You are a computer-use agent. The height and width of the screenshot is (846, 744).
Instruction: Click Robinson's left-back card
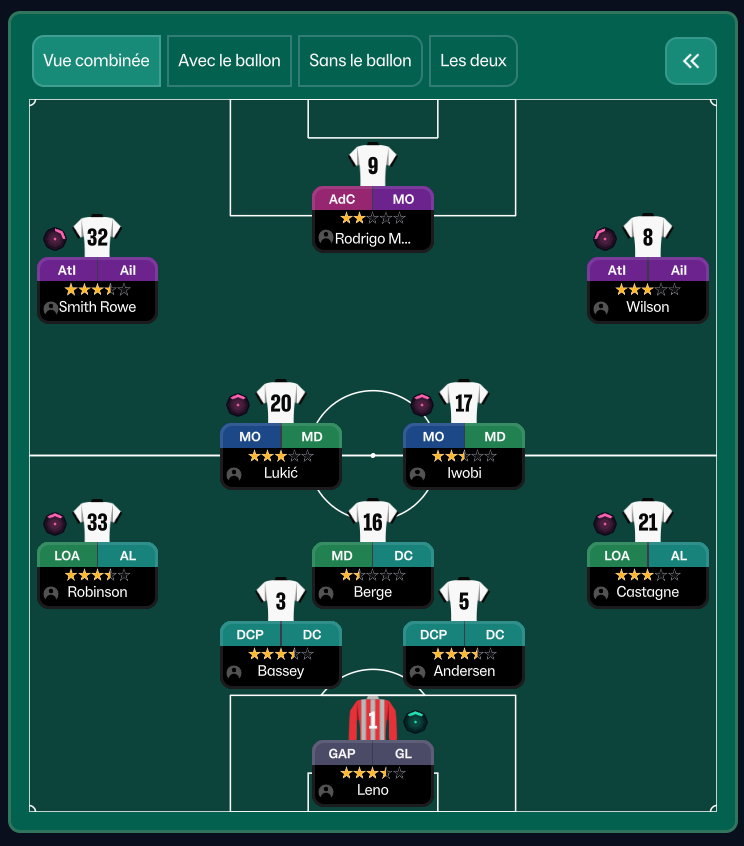[97, 574]
